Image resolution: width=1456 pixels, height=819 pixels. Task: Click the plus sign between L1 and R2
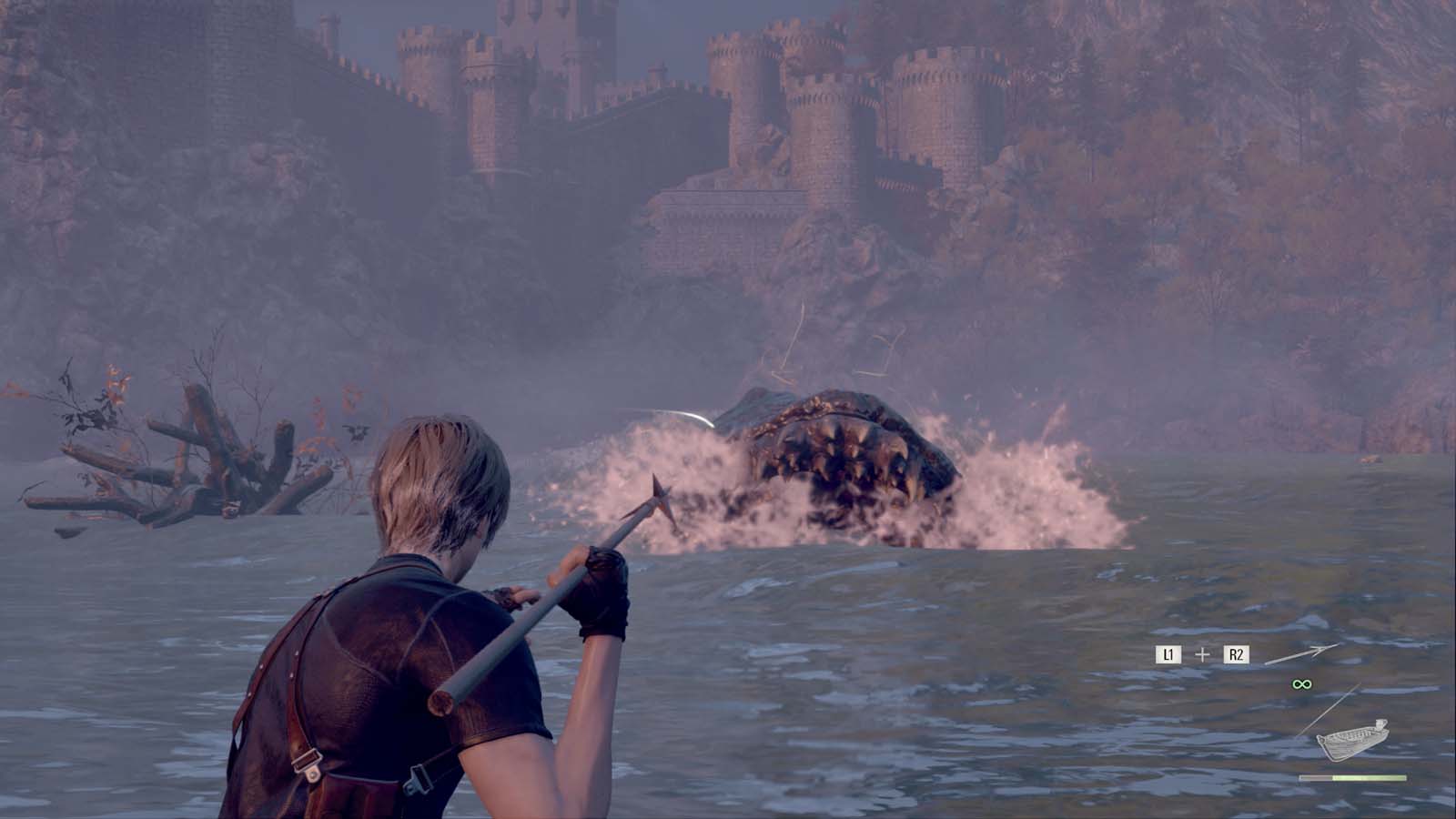[1203, 653]
